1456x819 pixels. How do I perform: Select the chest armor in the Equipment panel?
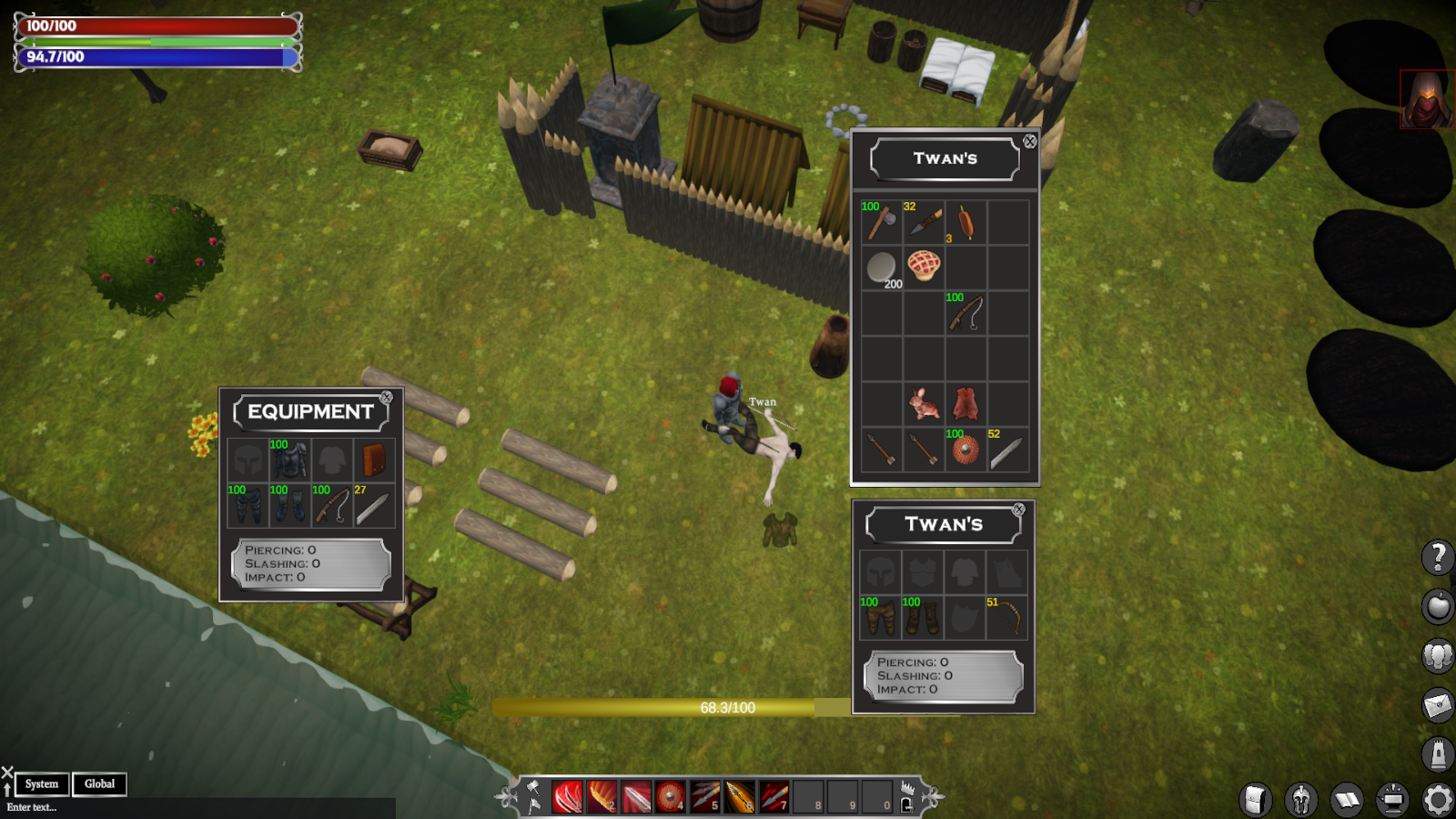(x=289, y=460)
